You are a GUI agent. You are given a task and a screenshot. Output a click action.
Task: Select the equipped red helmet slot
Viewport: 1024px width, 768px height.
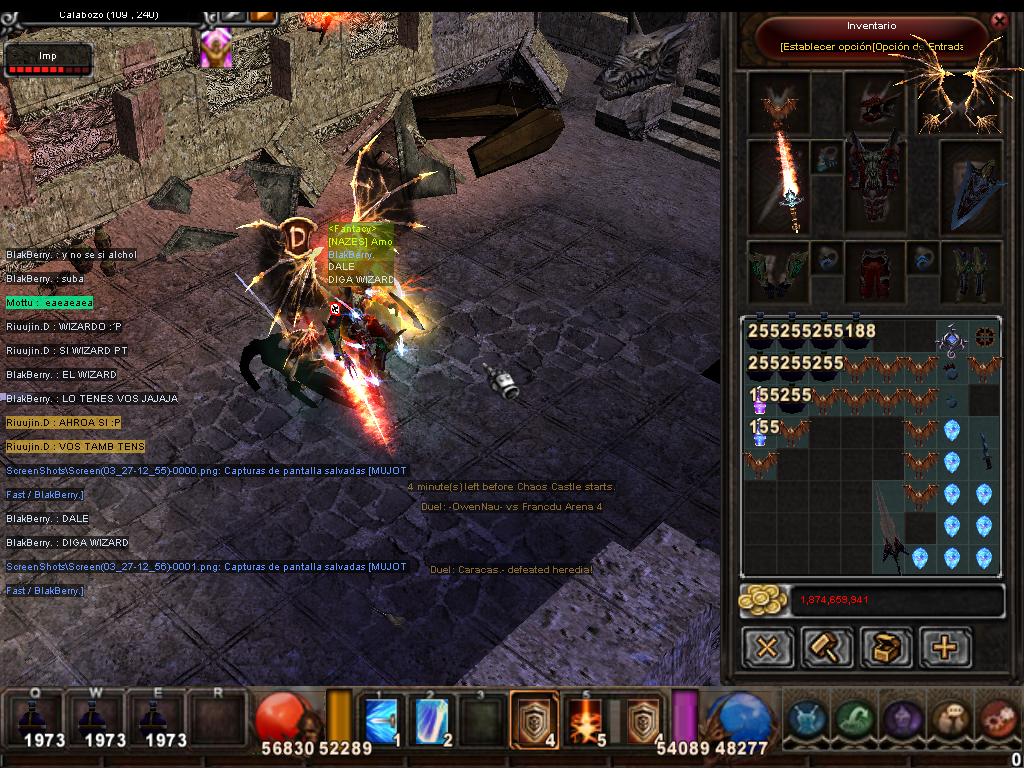(875, 101)
